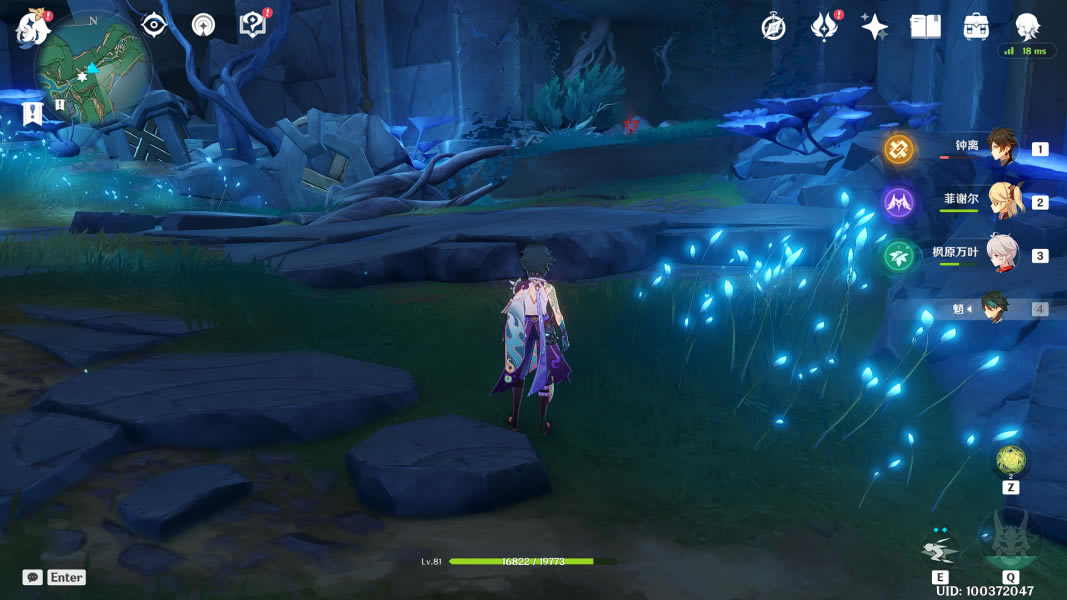Screen dimensions: 1067x600
Task: Click the round icon left of the tutorial book
Action: coord(203,25)
